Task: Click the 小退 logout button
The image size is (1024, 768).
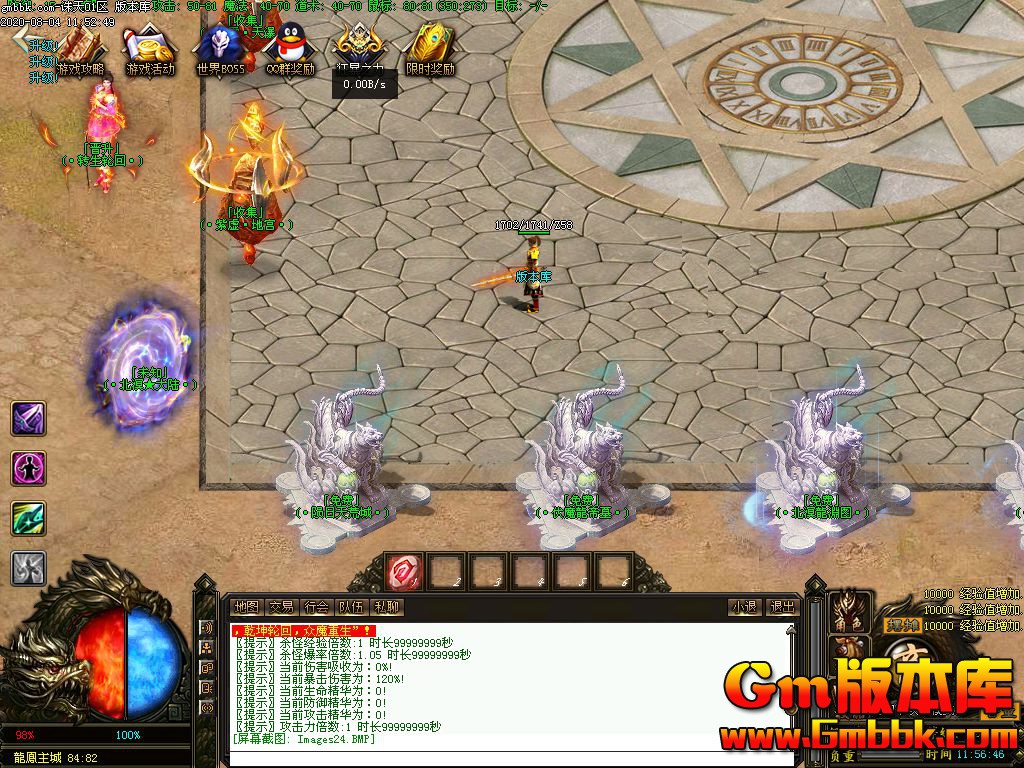Action: [744, 607]
